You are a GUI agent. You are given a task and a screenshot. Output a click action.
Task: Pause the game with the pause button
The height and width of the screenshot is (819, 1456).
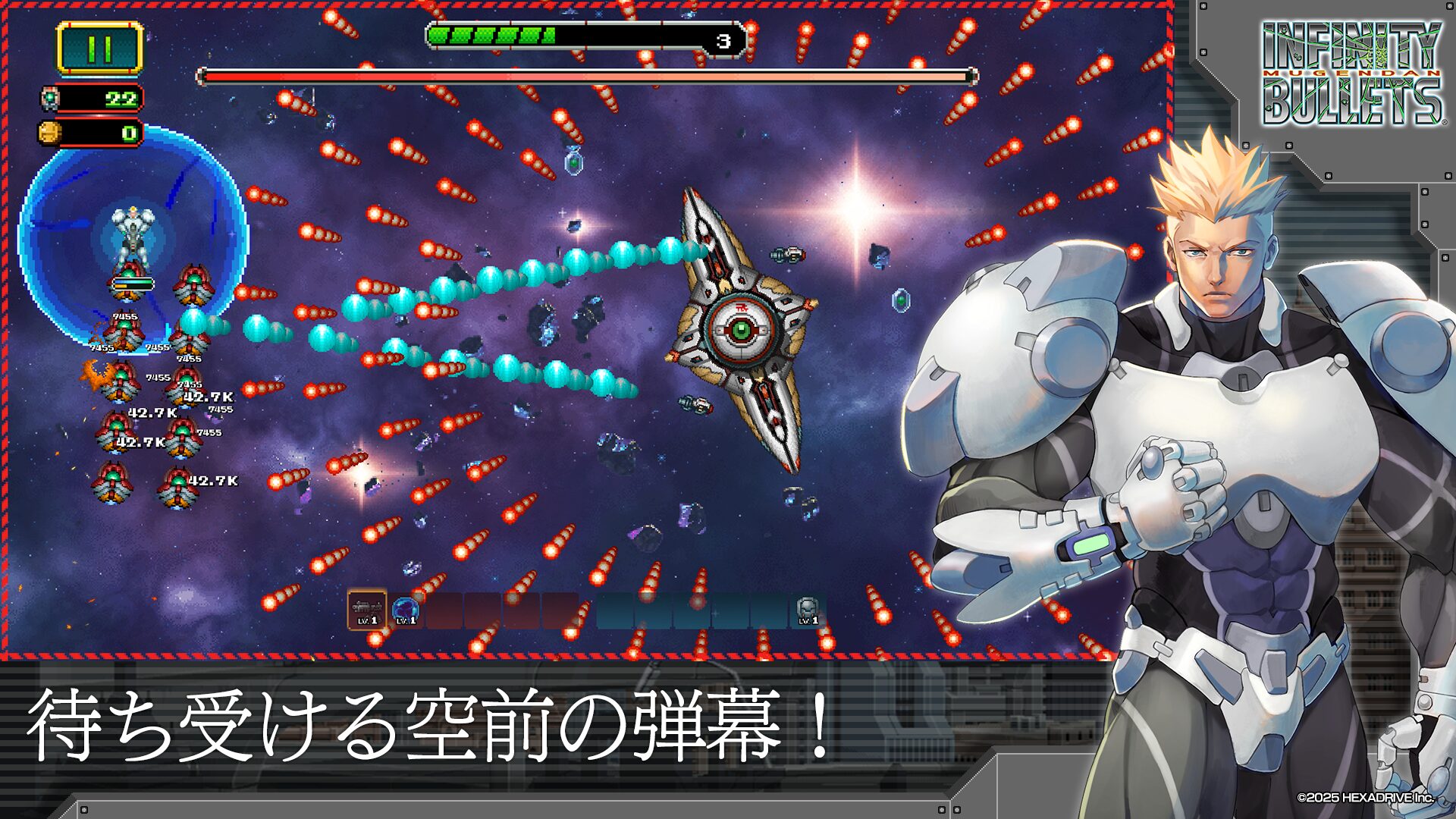click(99, 49)
